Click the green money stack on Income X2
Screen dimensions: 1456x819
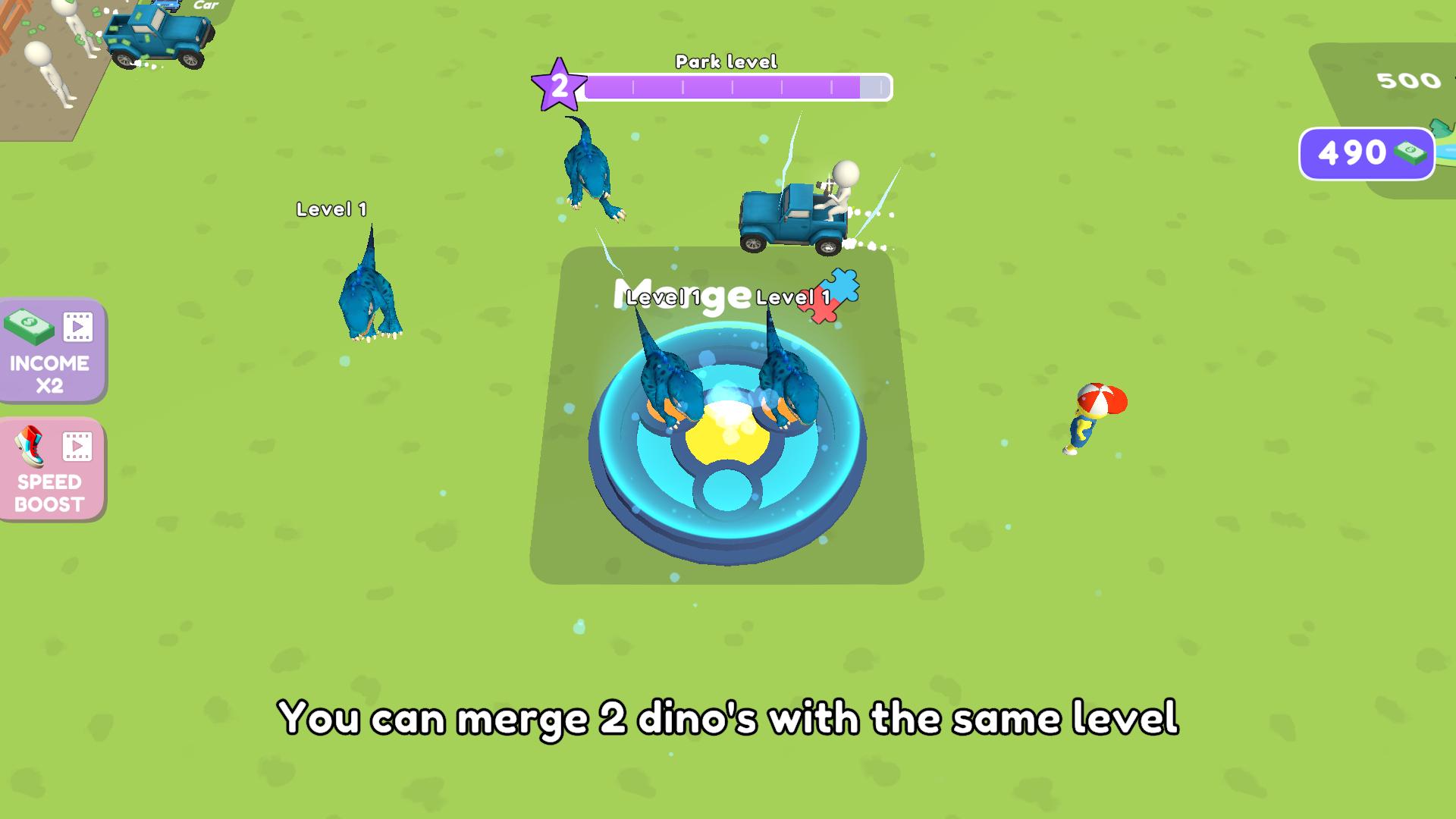(29, 326)
